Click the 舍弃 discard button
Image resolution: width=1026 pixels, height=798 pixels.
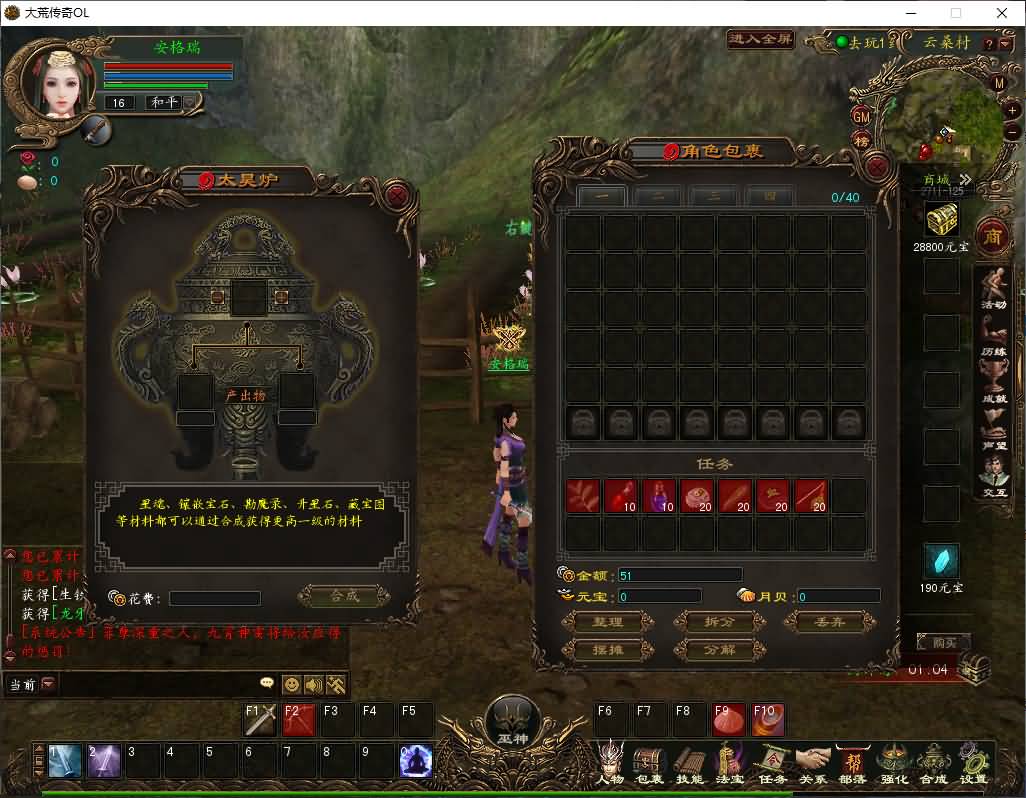(830, 622)
